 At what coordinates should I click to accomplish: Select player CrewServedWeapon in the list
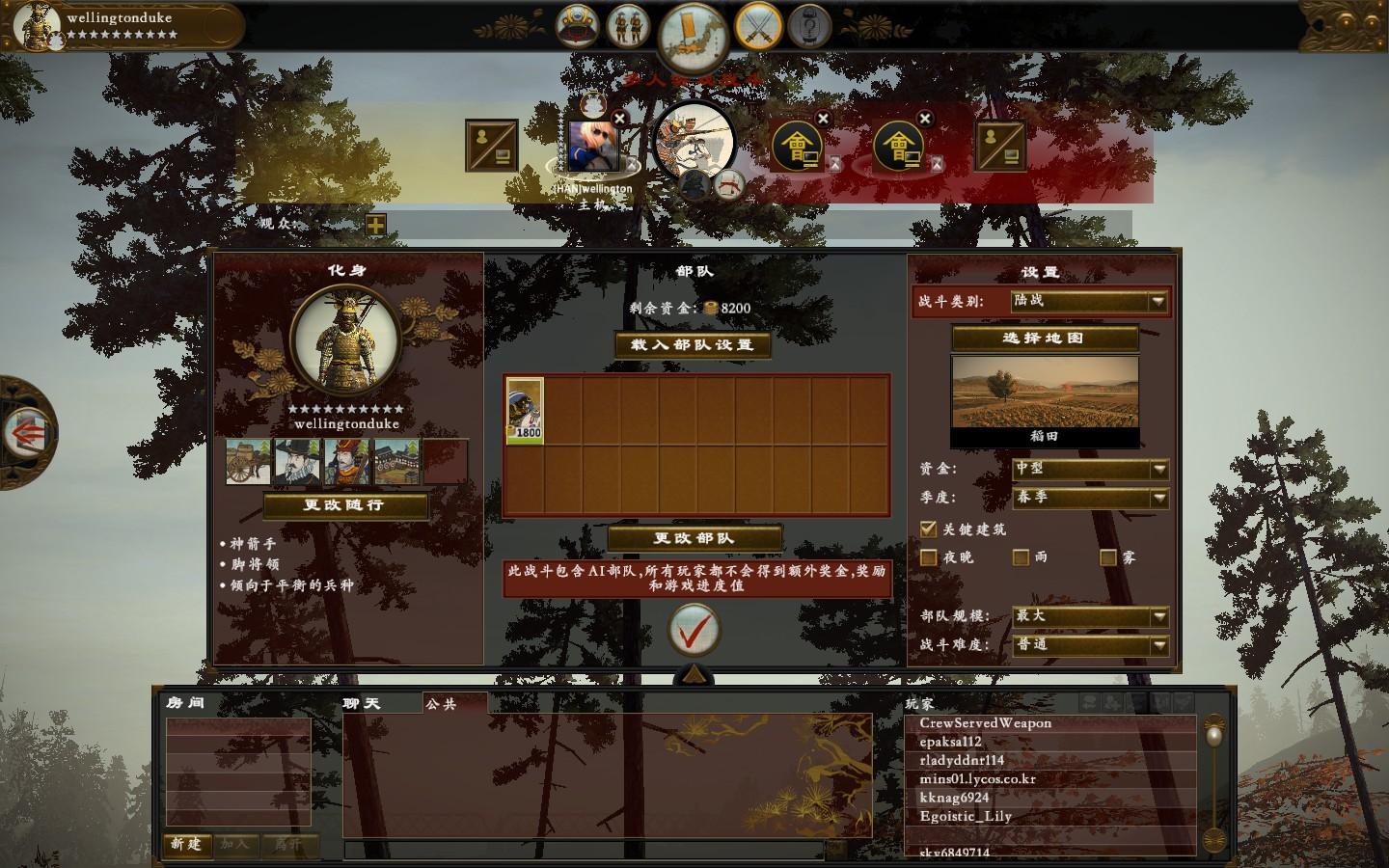click(985, 723)
